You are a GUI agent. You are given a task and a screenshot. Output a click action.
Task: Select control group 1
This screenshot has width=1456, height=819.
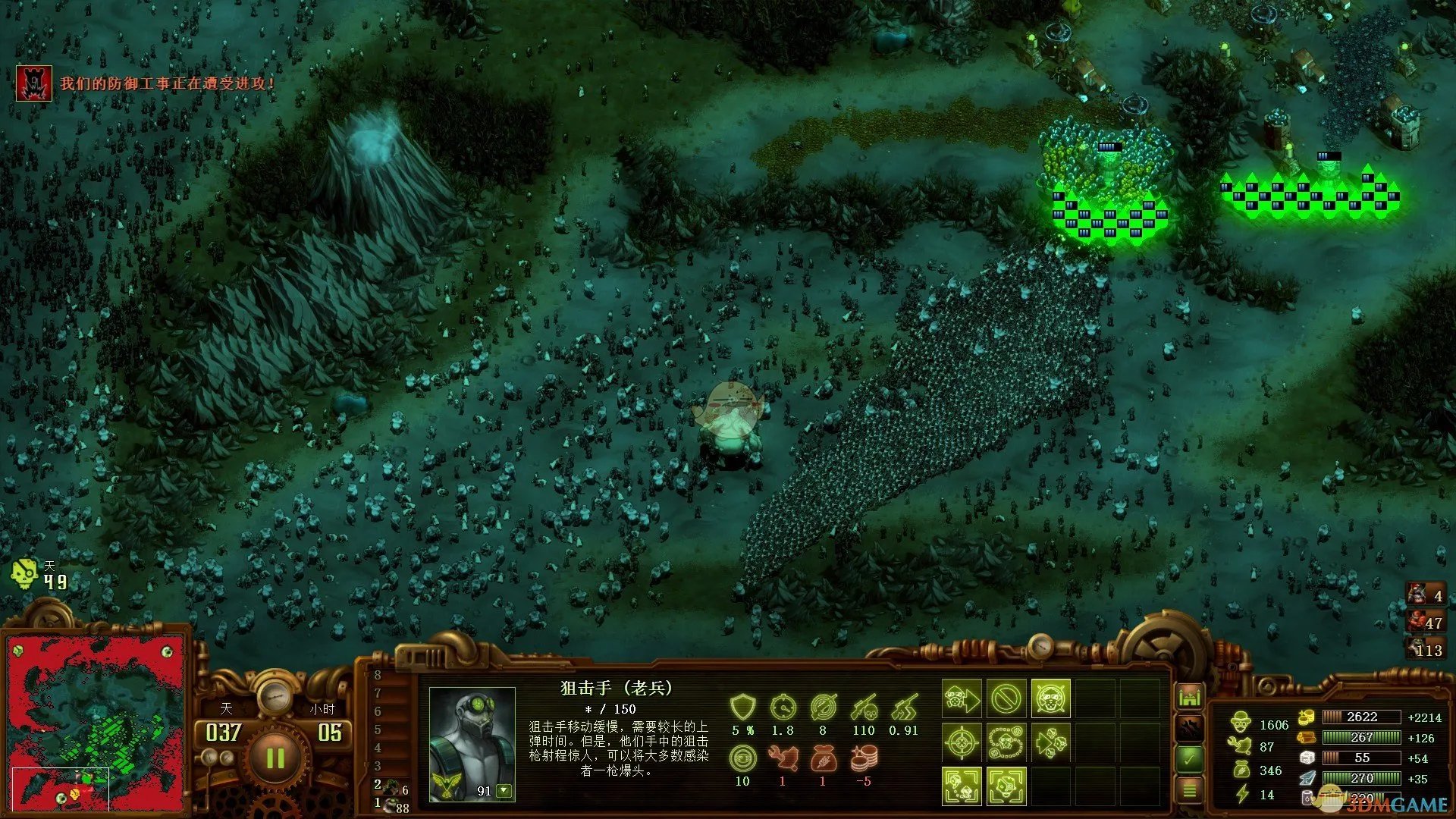pyautogui.click(x=391, y=805)
